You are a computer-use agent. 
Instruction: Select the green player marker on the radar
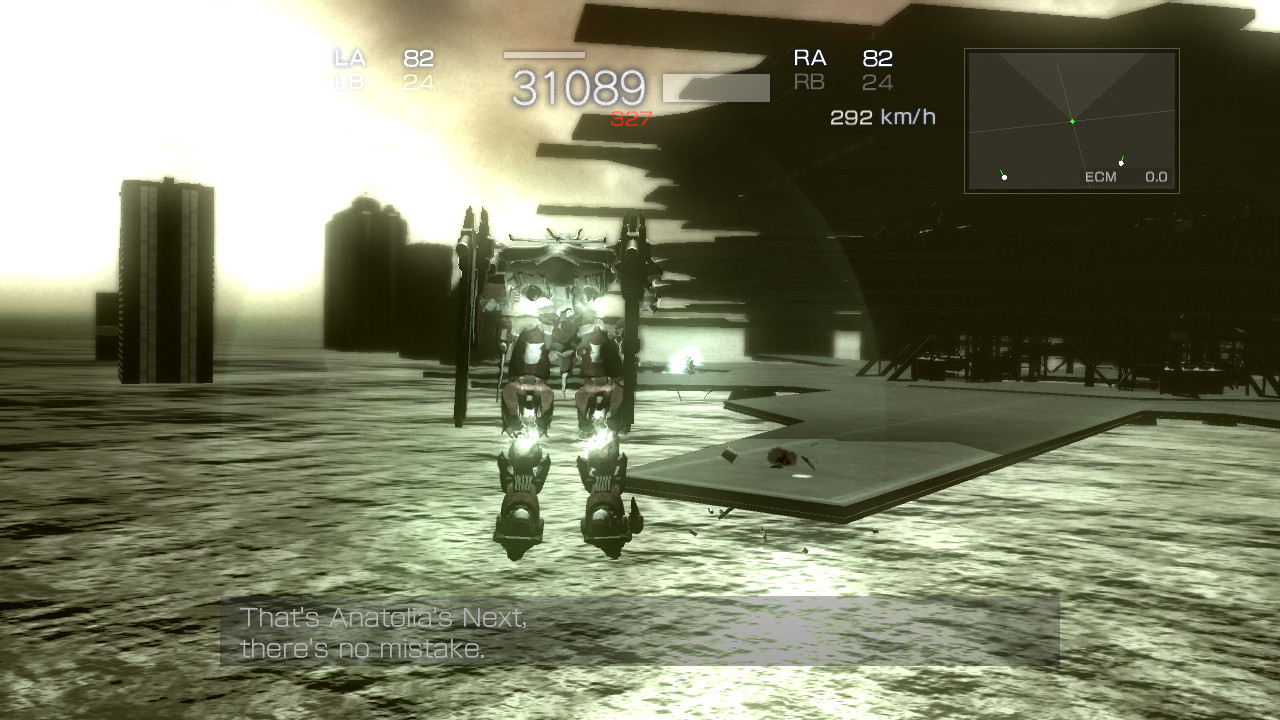1073,120
